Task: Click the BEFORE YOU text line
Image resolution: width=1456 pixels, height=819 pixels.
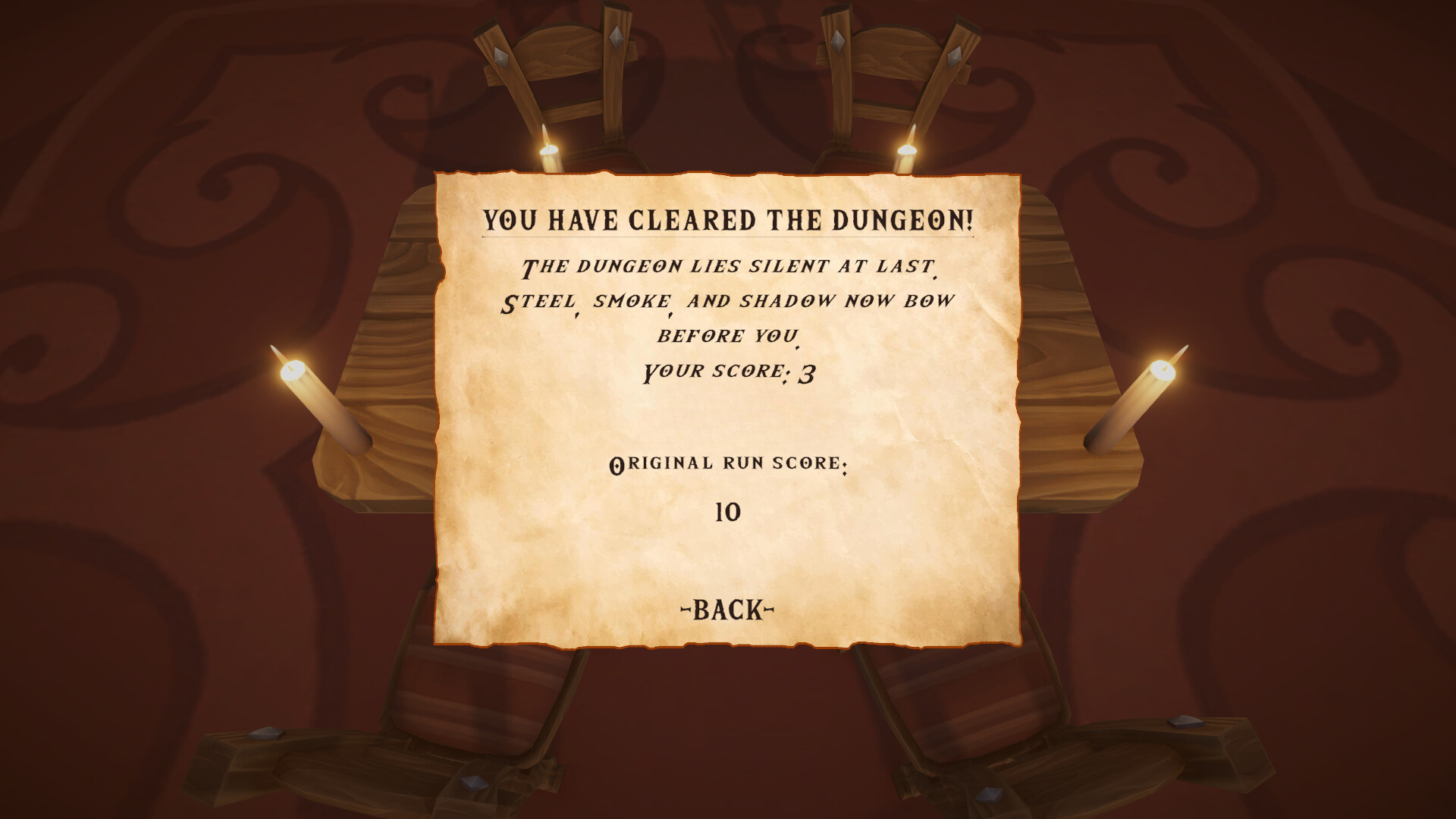Action: 728,336
